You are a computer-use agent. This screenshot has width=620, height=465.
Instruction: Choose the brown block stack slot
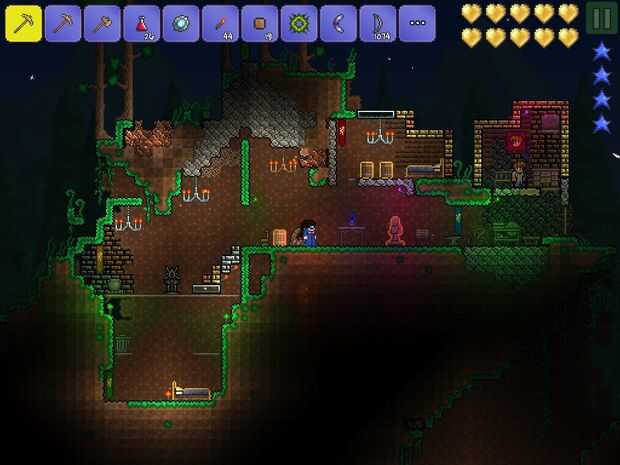[259, 23]
